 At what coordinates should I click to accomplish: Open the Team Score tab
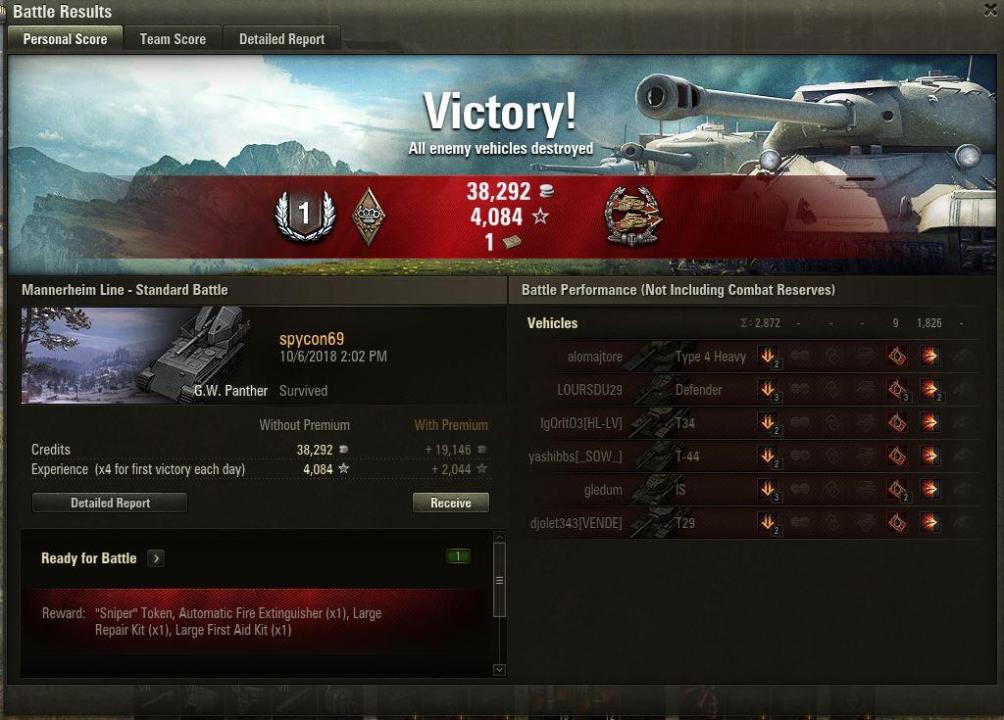point(173,39)
